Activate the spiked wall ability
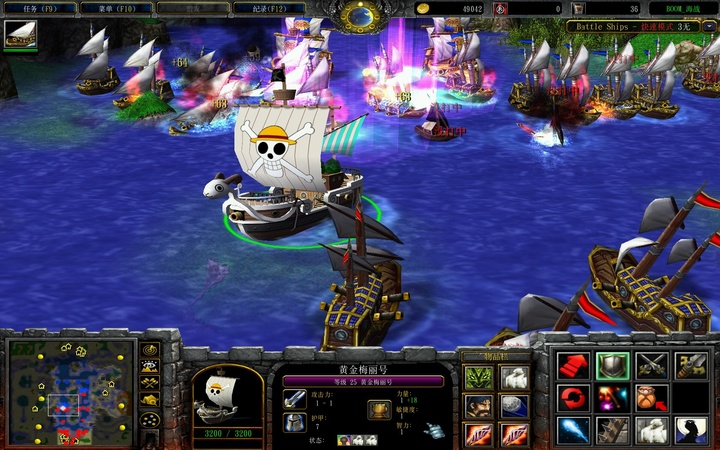Screen dimensions: 720x450 (612, 430)
